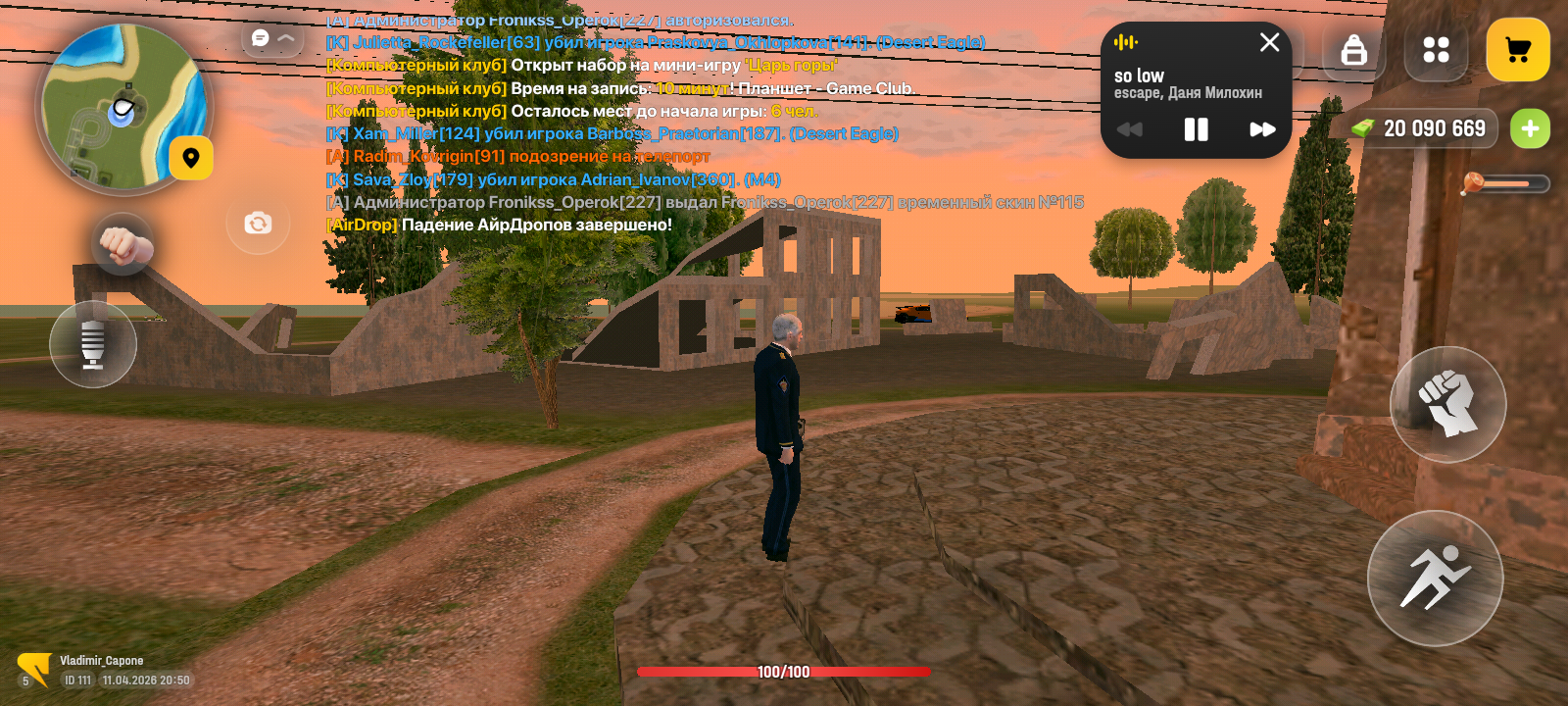Add money with the green plus
Screen dimensions: 1568x706
(1530, 128)
